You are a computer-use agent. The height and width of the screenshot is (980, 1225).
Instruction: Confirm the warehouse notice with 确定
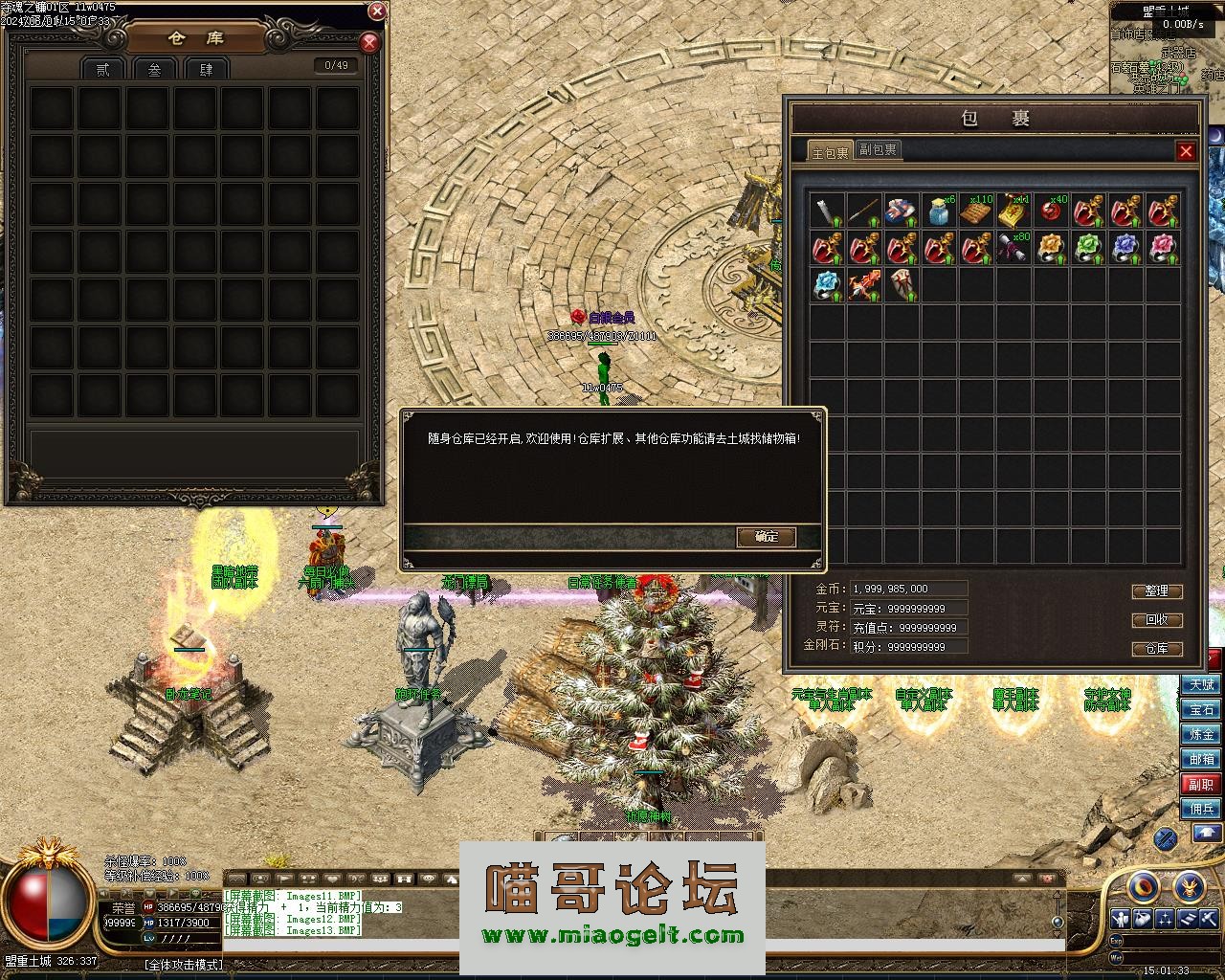[767, 537]
